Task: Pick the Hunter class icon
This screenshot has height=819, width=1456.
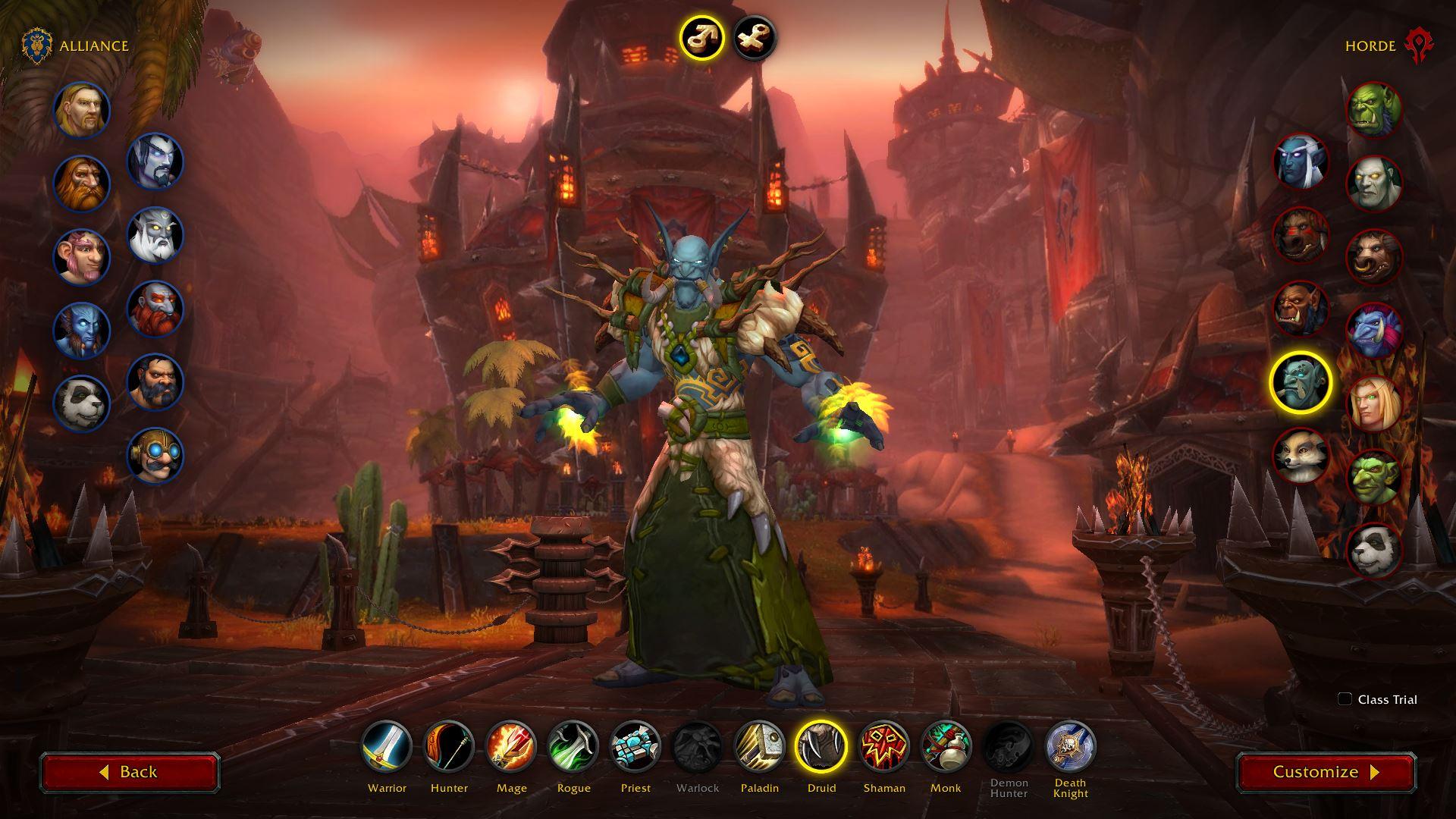Action: point(449,746)
